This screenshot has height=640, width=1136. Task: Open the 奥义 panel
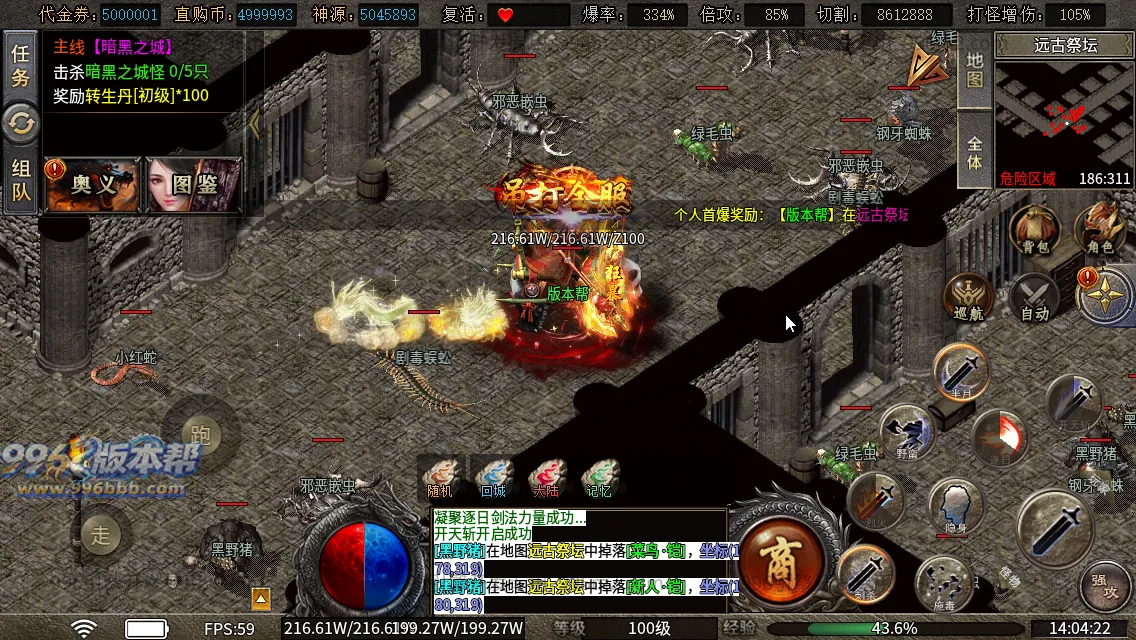93,185
